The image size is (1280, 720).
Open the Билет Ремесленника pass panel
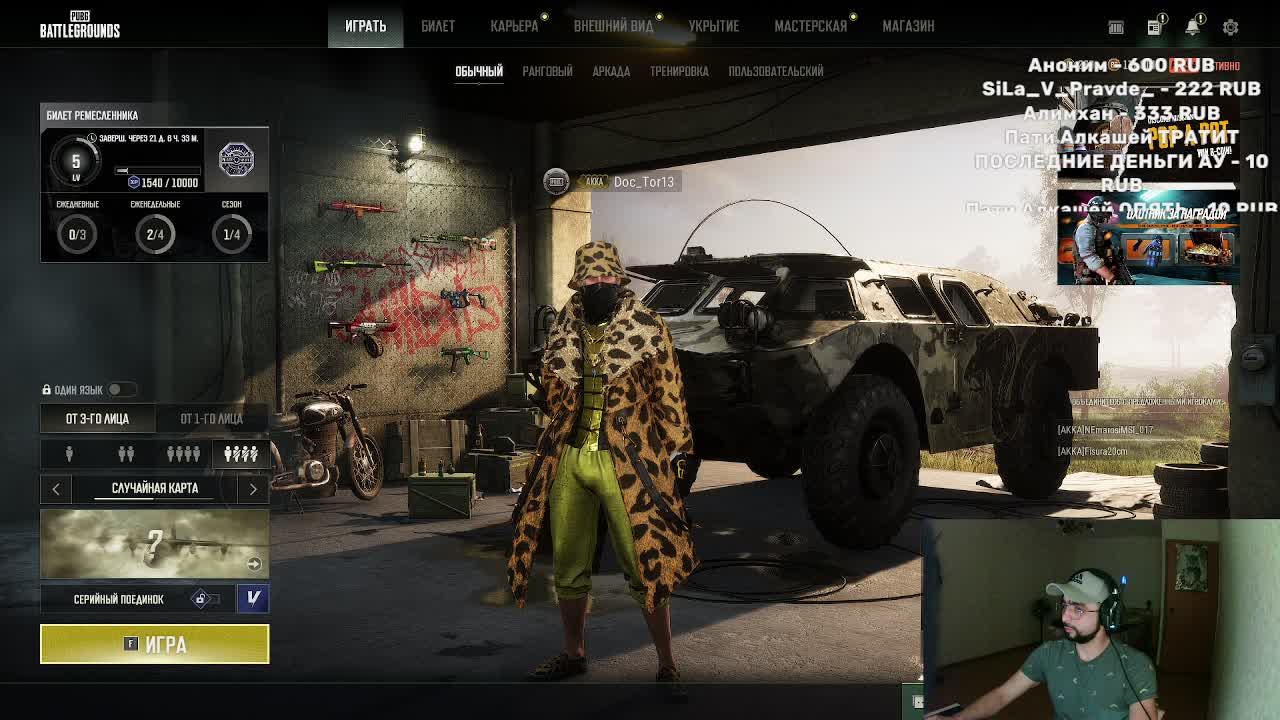coord(154,182)
